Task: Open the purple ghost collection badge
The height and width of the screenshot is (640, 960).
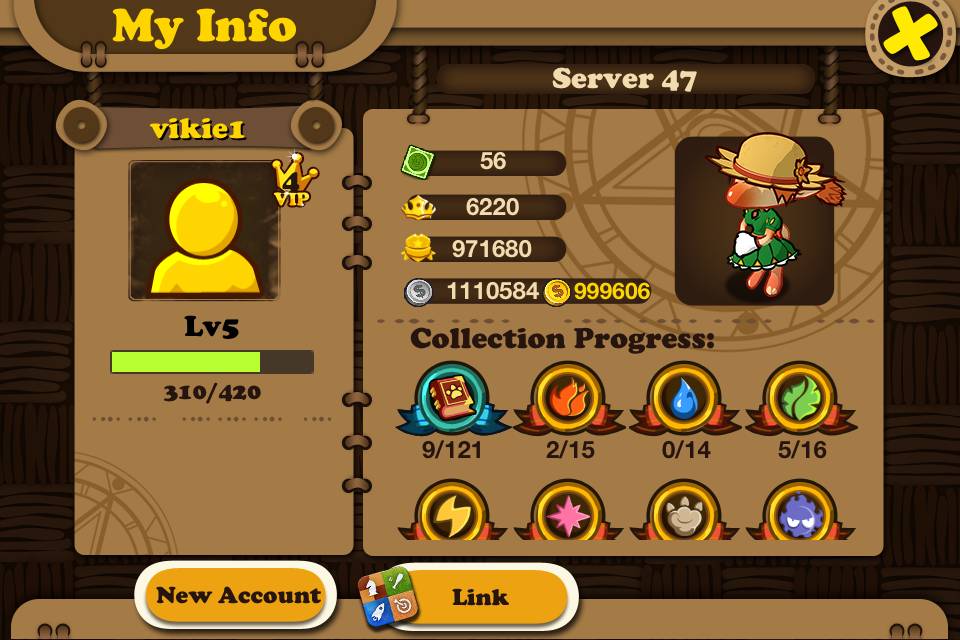Action: click(800, 514)
